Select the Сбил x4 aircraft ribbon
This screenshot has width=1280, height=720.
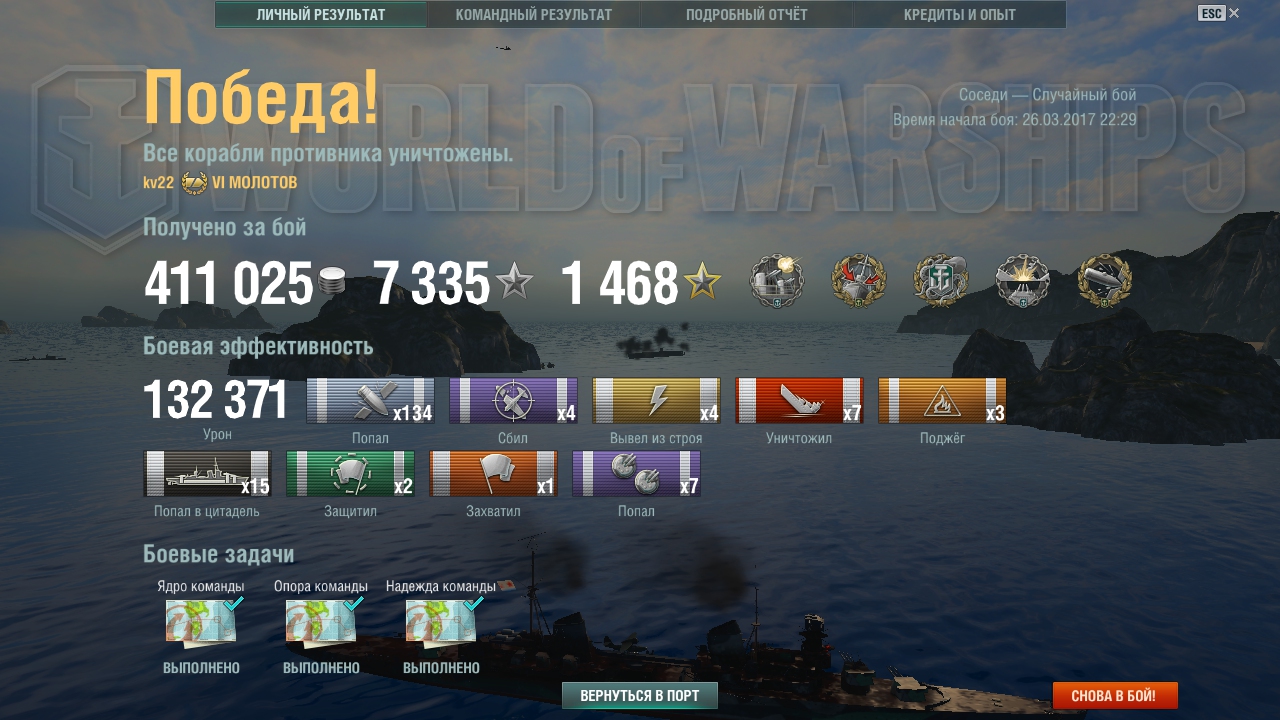click(x=513, y=401)
